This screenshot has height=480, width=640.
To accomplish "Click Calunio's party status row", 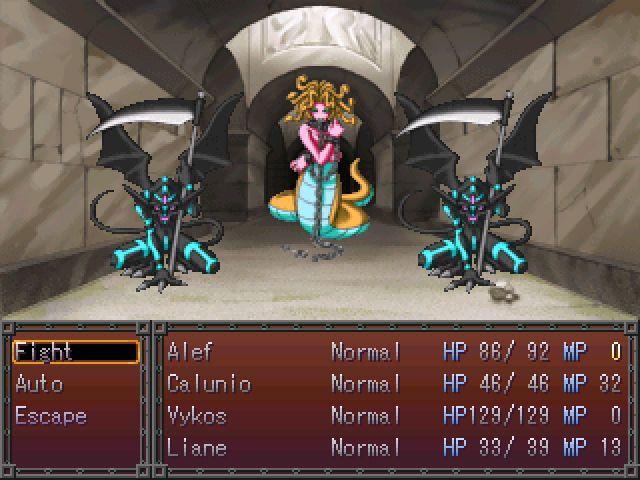I will (x=395, y=384).
